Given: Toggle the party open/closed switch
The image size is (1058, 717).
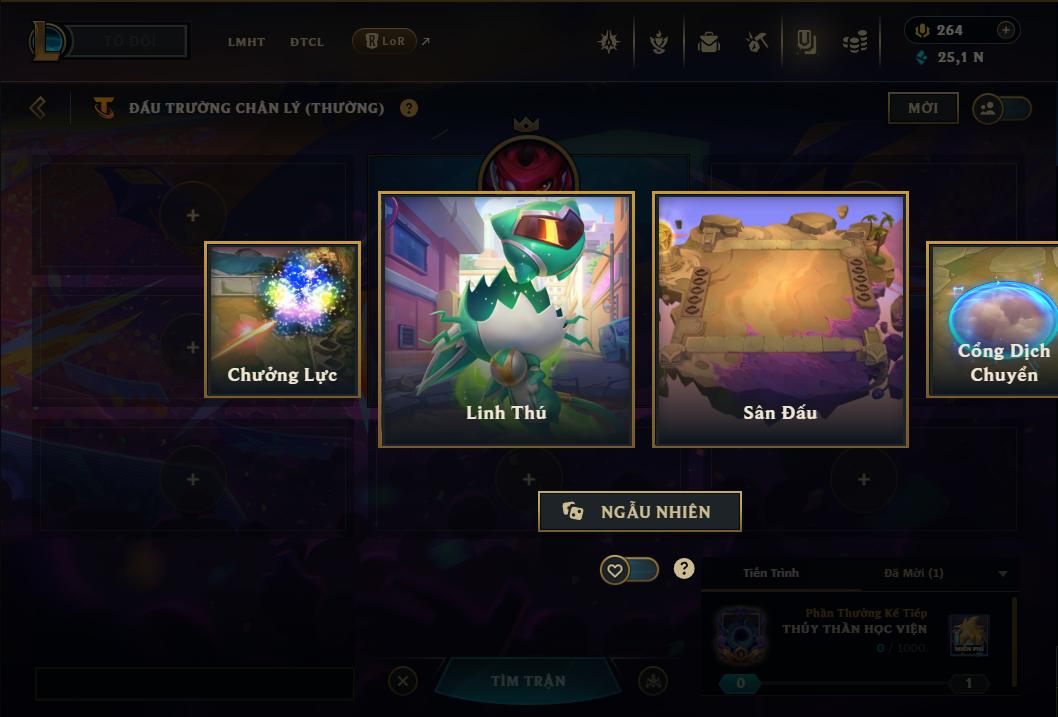Looking at the screenshot, I should pyautogui.click(x=1002, y=108).
